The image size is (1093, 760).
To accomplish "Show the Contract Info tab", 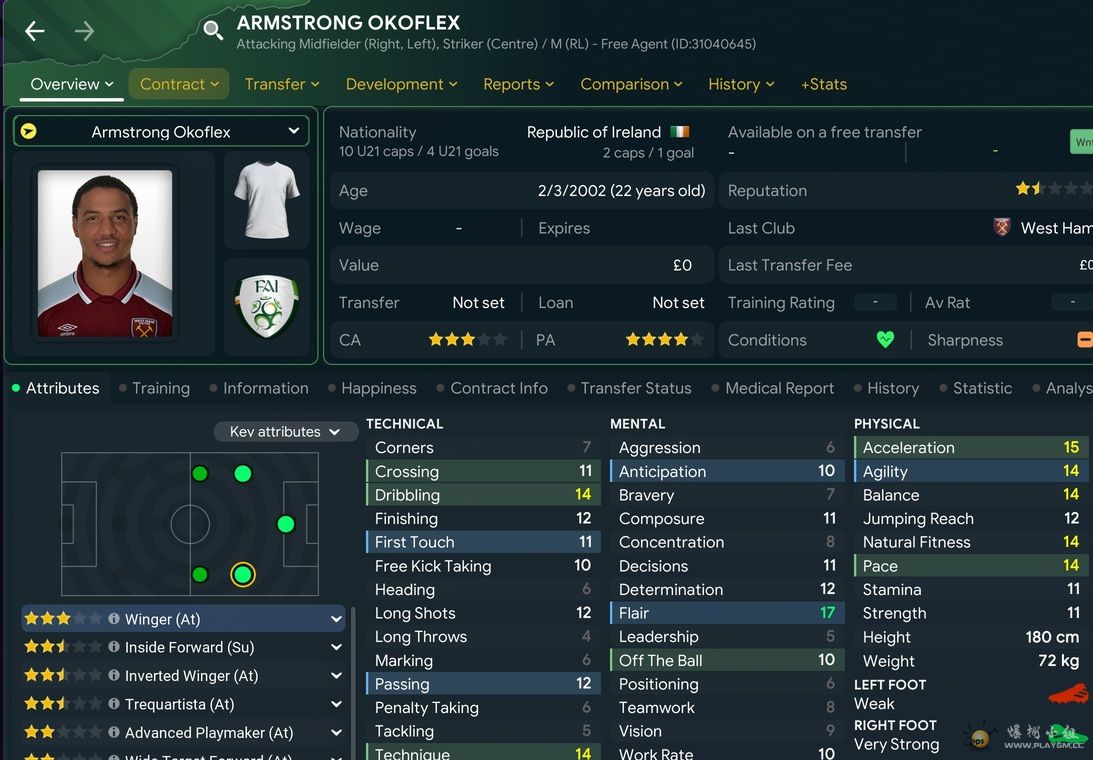I will point(498,388).
